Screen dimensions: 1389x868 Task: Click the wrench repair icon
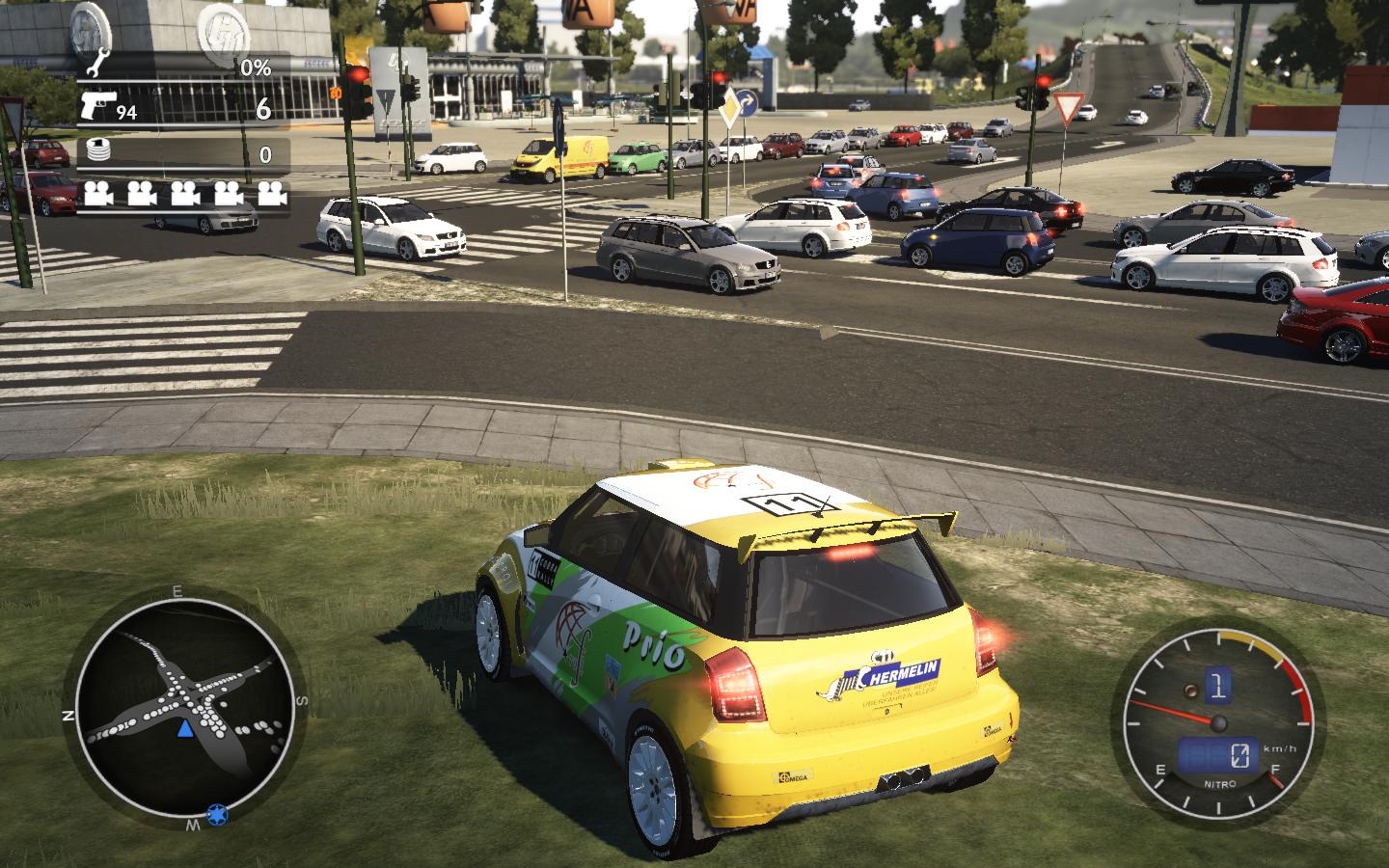95,67
